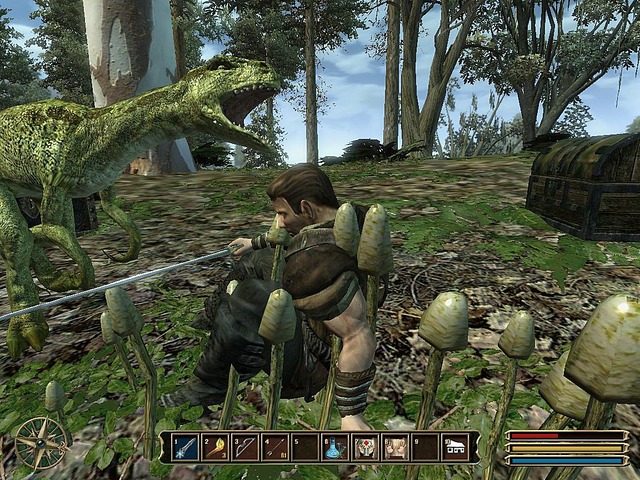Select the sword in hotbar slot 1
The image size is (640, 480).
pyautogui.click(x=185, y=447)
